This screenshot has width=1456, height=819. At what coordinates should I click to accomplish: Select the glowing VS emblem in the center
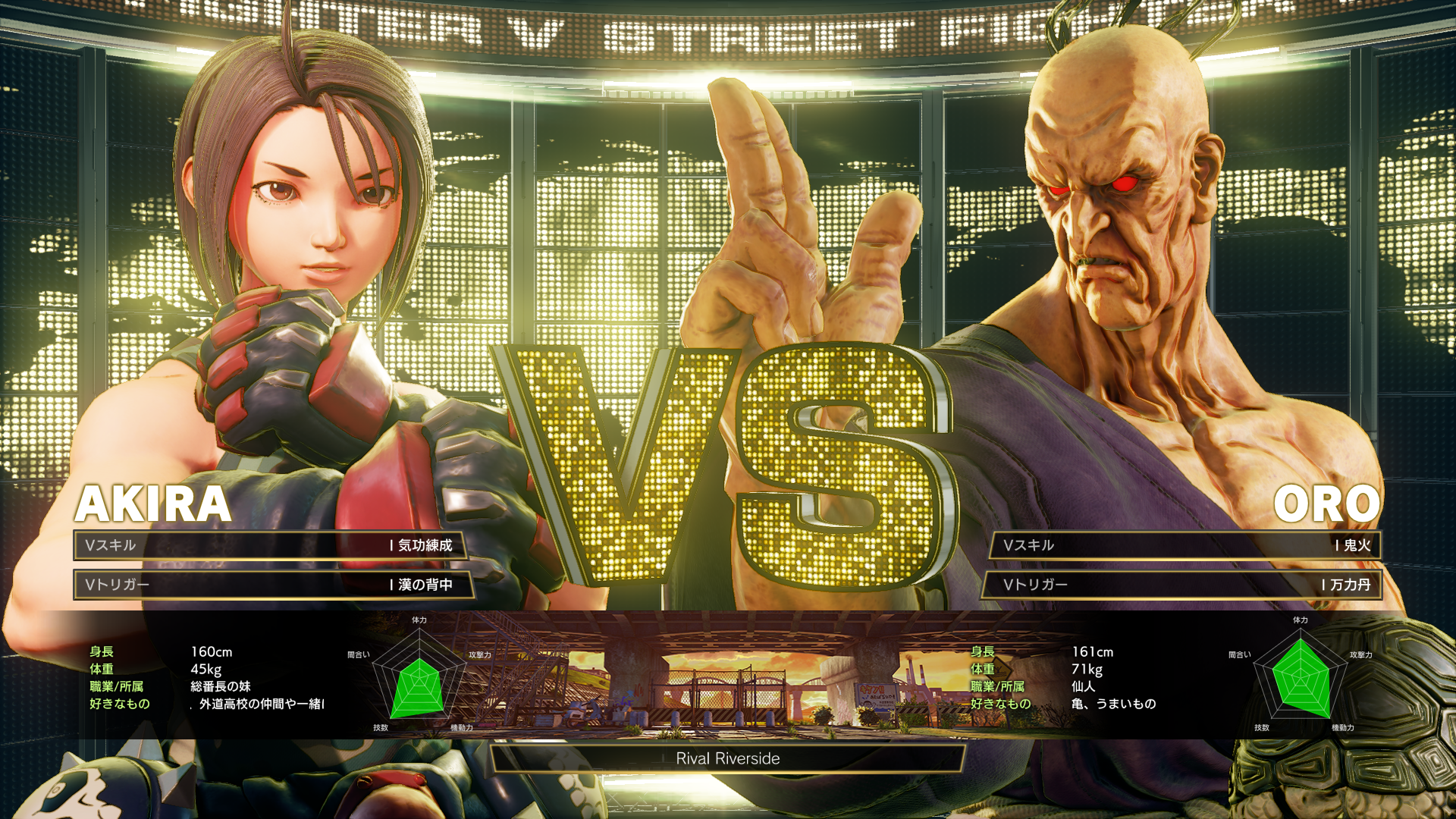pos(728,470)
